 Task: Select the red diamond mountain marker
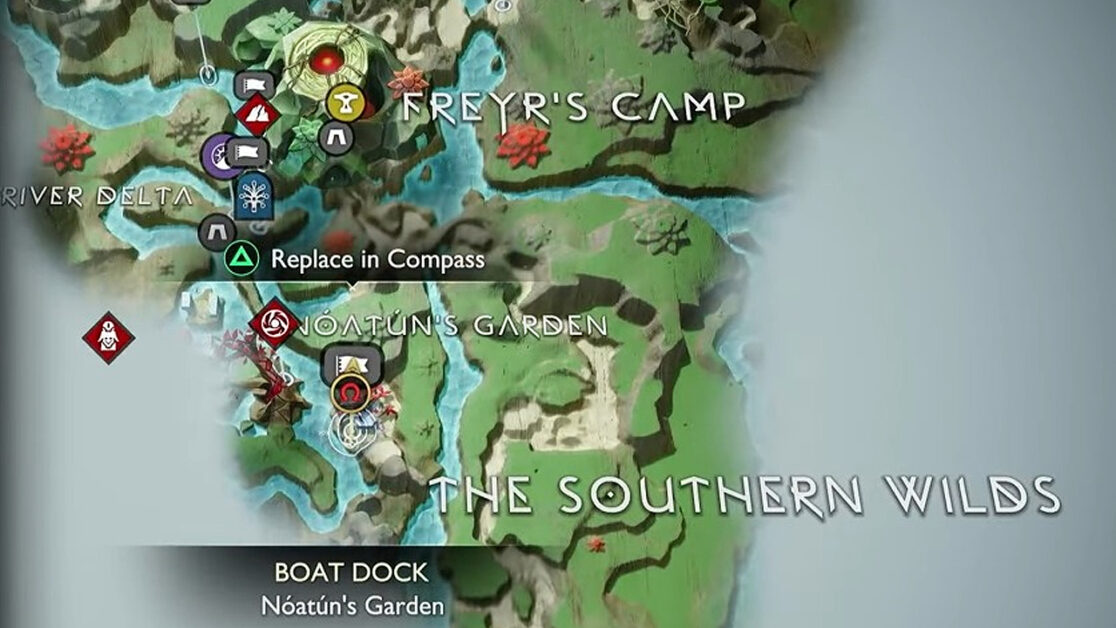258,117
